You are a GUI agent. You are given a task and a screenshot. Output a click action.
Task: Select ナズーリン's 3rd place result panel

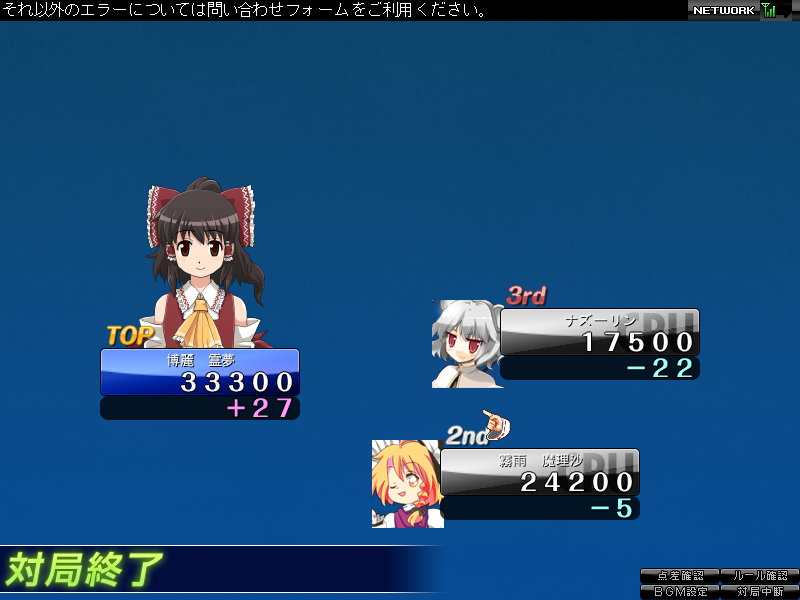point(598,333)
